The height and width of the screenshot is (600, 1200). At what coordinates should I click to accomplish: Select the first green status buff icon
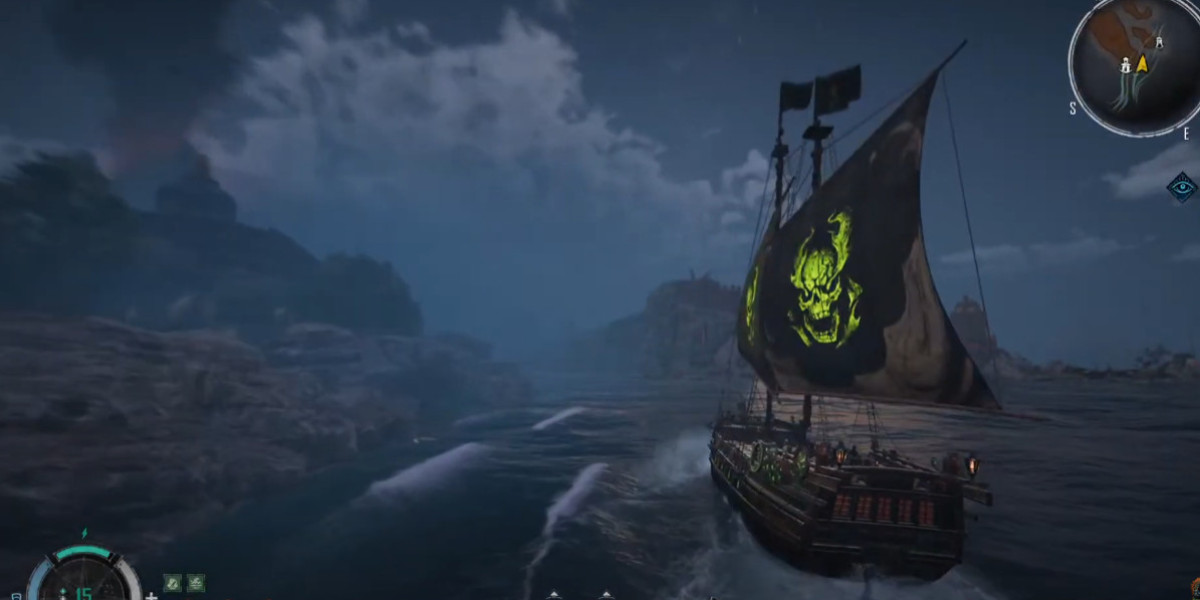pyautogui.click(x=173, y=582)
